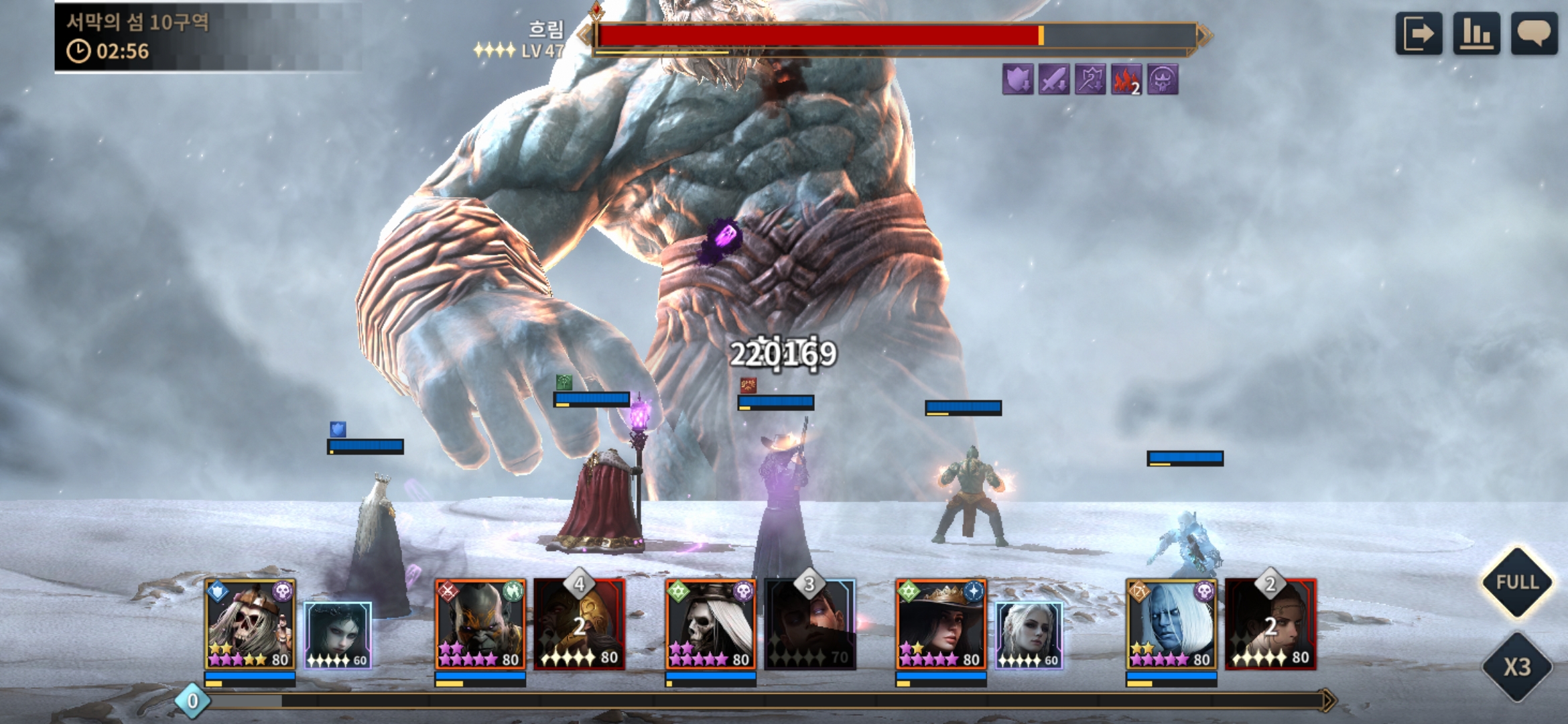
Task: Select the crowned skull king hero portrait
Action: [250, 625]
